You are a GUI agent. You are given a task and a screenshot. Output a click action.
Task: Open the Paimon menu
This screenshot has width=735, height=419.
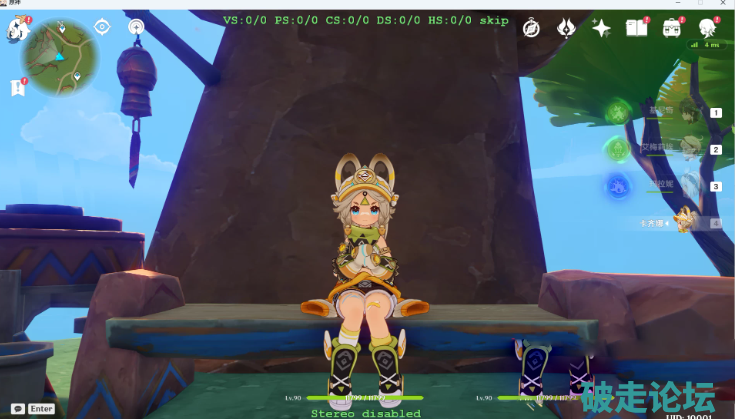pyautogui.click(x=17, y=29)
